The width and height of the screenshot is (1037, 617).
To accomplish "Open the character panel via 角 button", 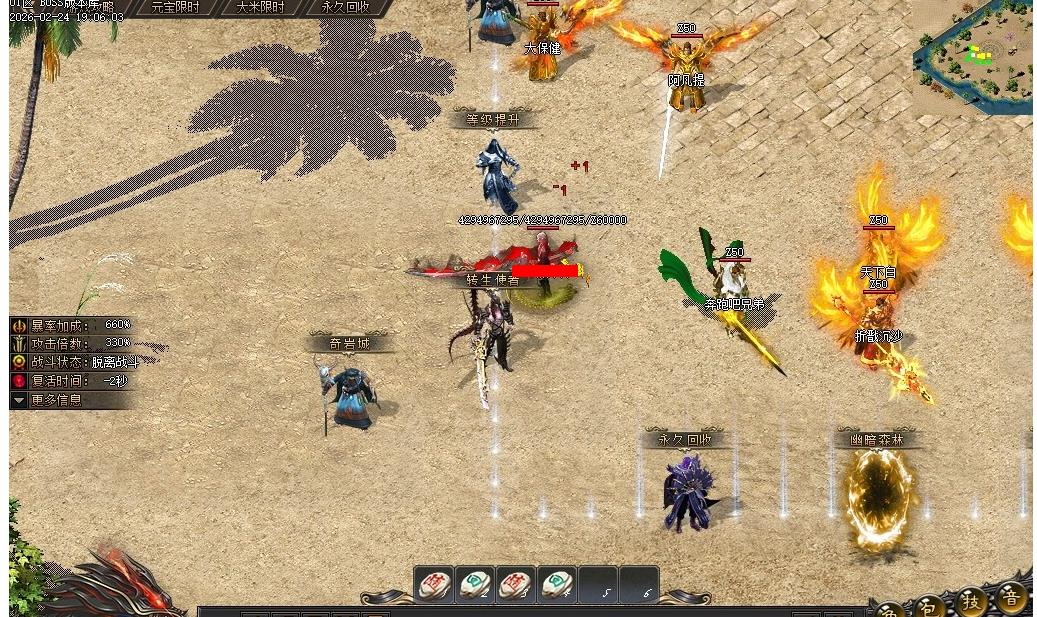I will [x=889, y=610].
